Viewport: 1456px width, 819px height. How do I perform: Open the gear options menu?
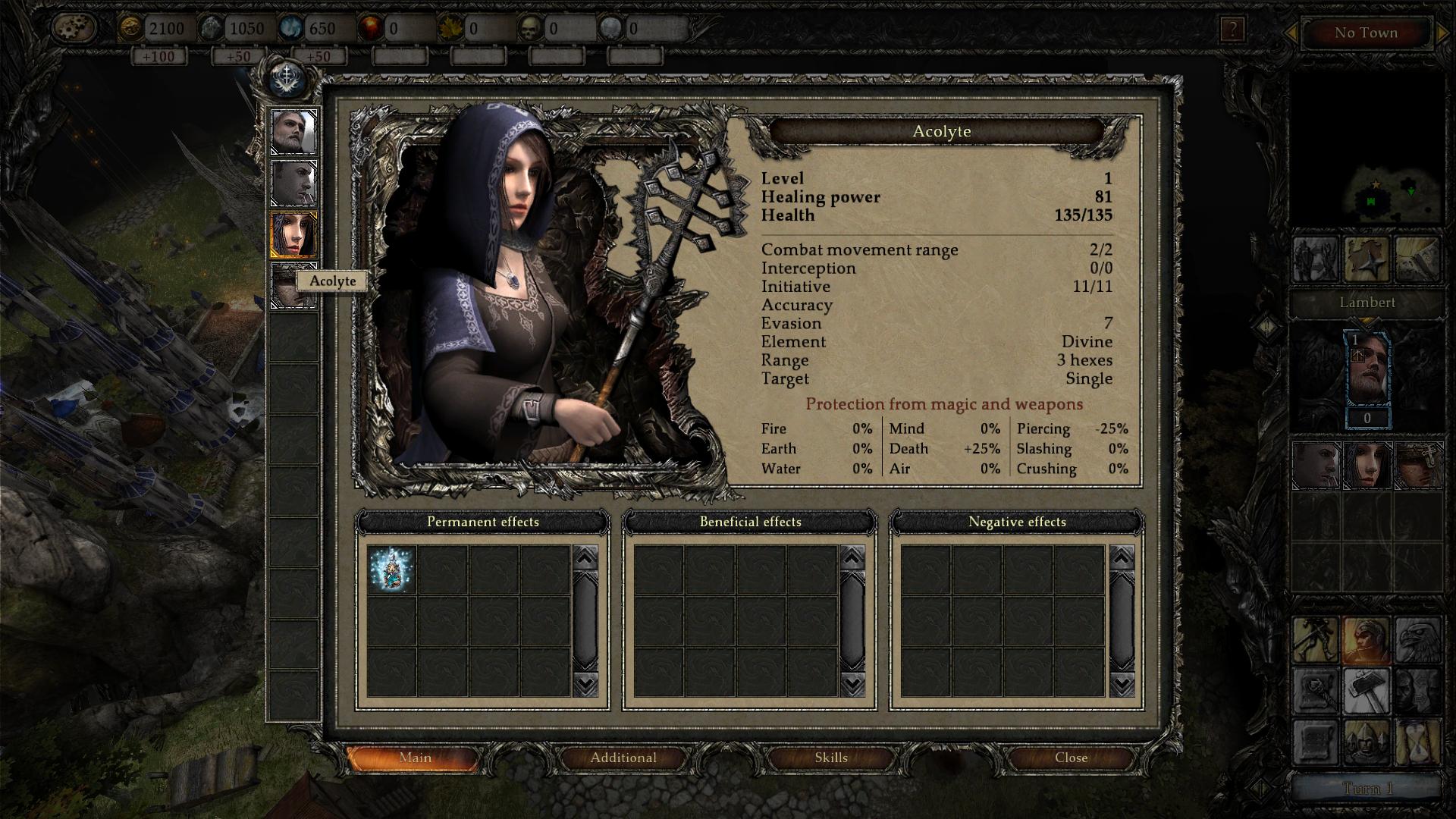tap(75, 29)
